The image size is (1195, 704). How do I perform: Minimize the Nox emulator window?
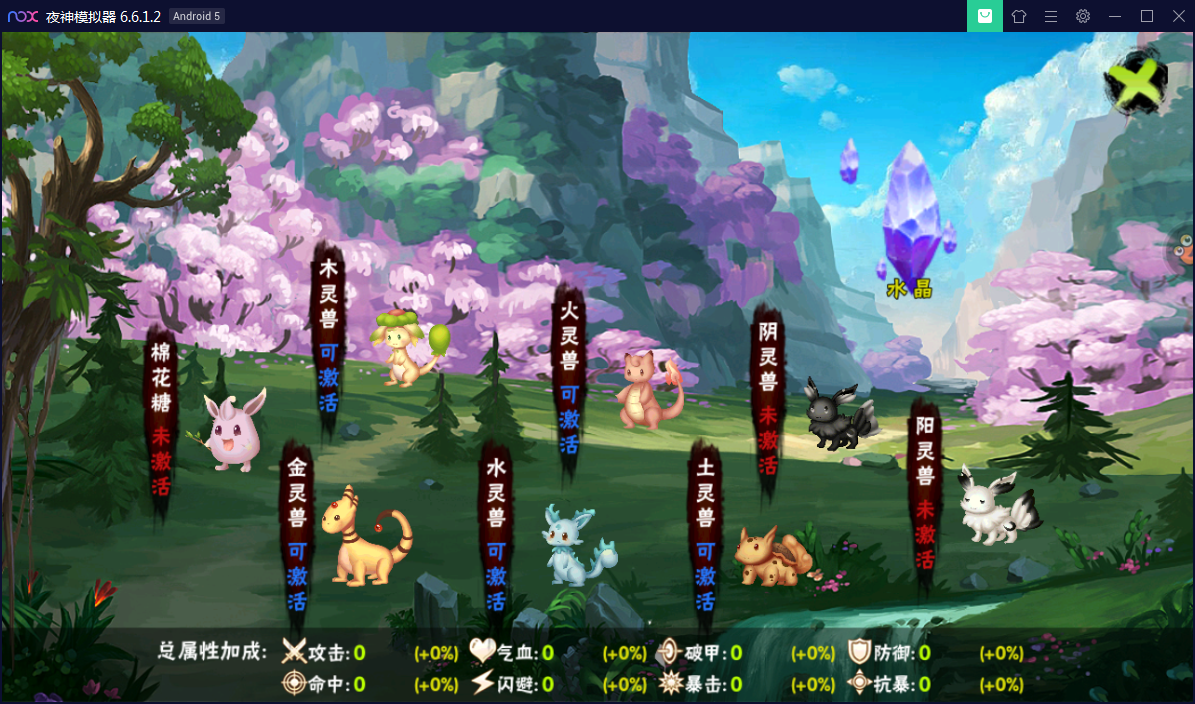point(1115,16)
